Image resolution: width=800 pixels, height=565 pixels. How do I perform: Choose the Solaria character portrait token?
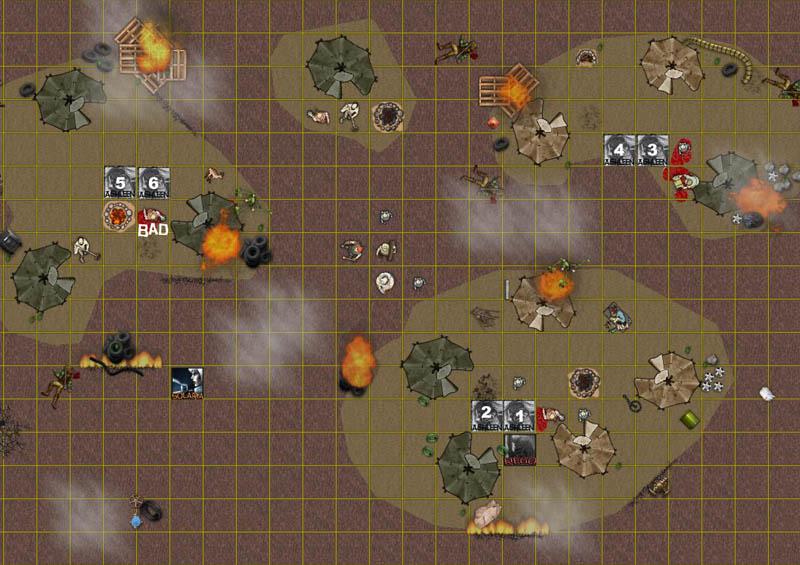(187, 383)
